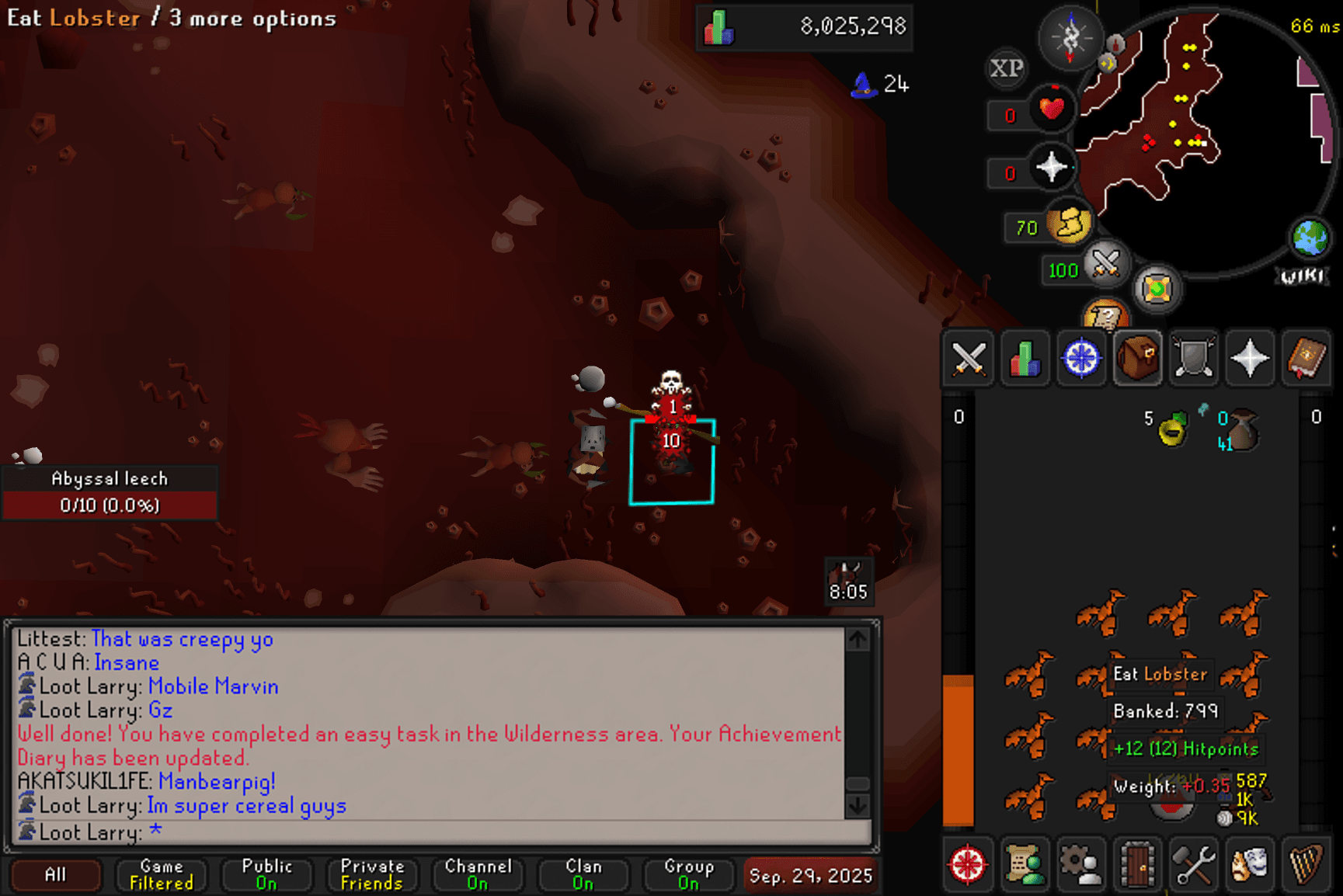Show the Prayer tab
1343x896 pixels.
[x=1249, y=359]
